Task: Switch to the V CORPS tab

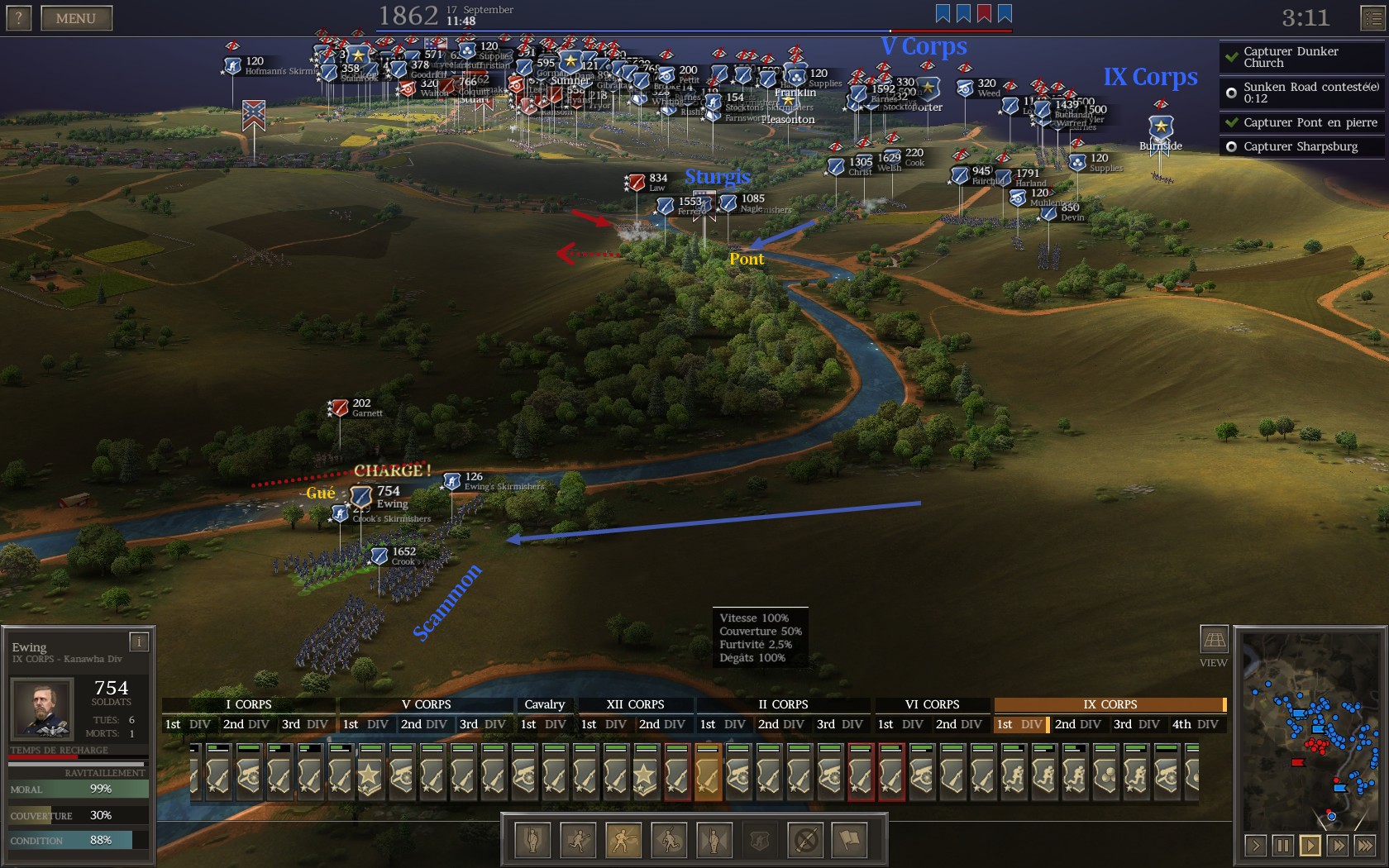Action: click(426, 704)
